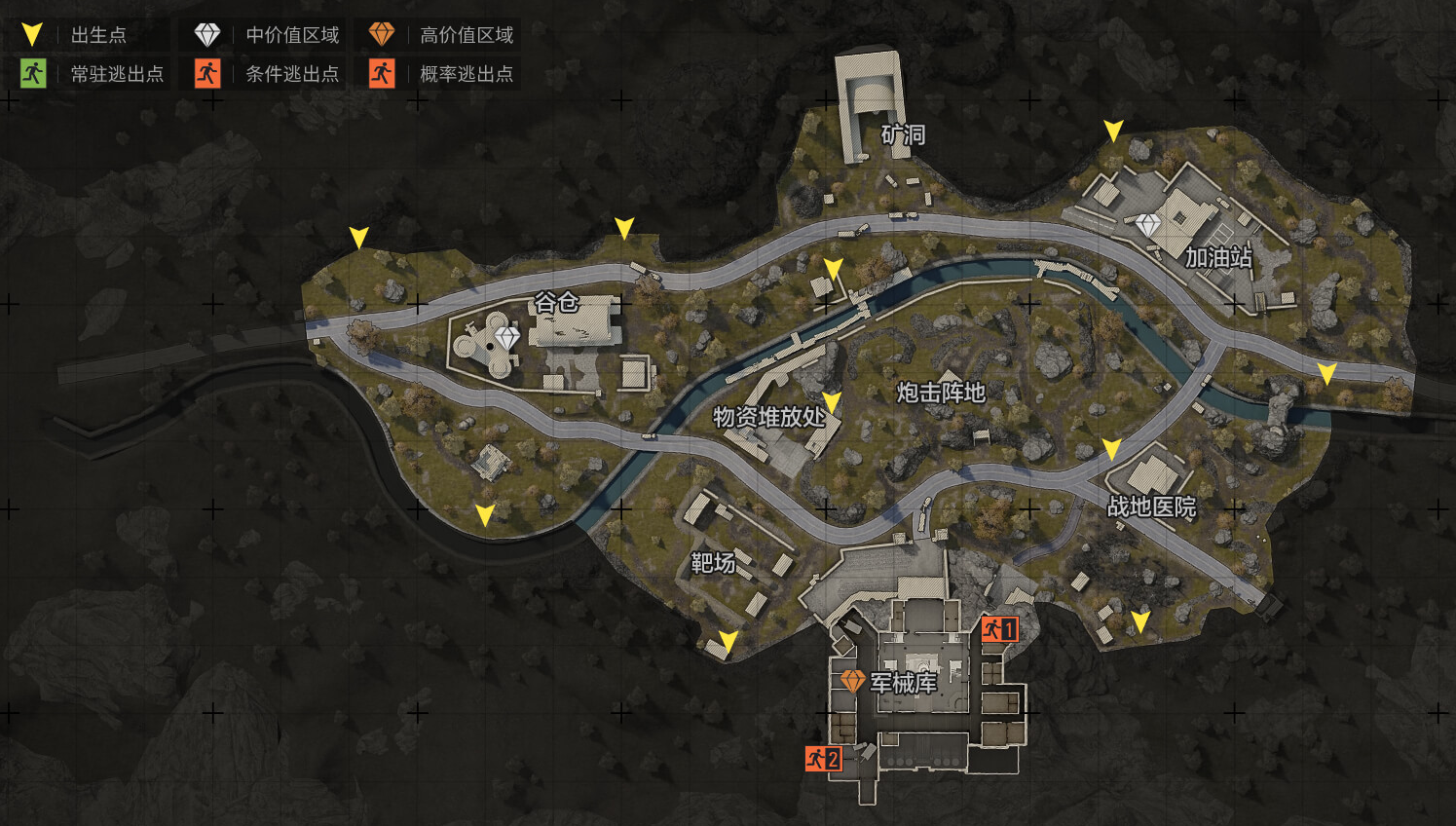Select the 炮击阵地 location label
Image resolution: width=1456 pixels, height=826 pixels.
941,393
